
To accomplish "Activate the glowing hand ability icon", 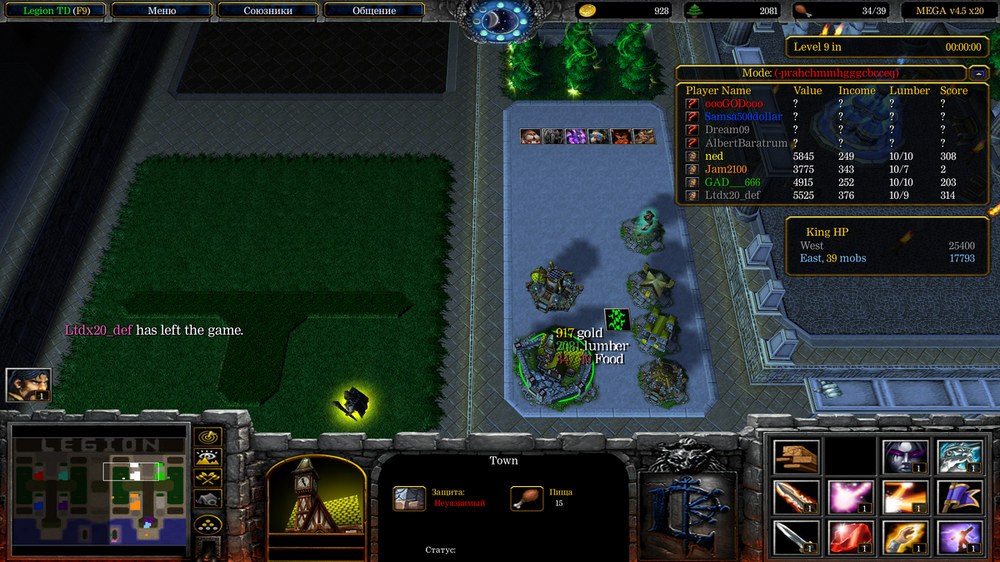I will (x=904, y=537).
